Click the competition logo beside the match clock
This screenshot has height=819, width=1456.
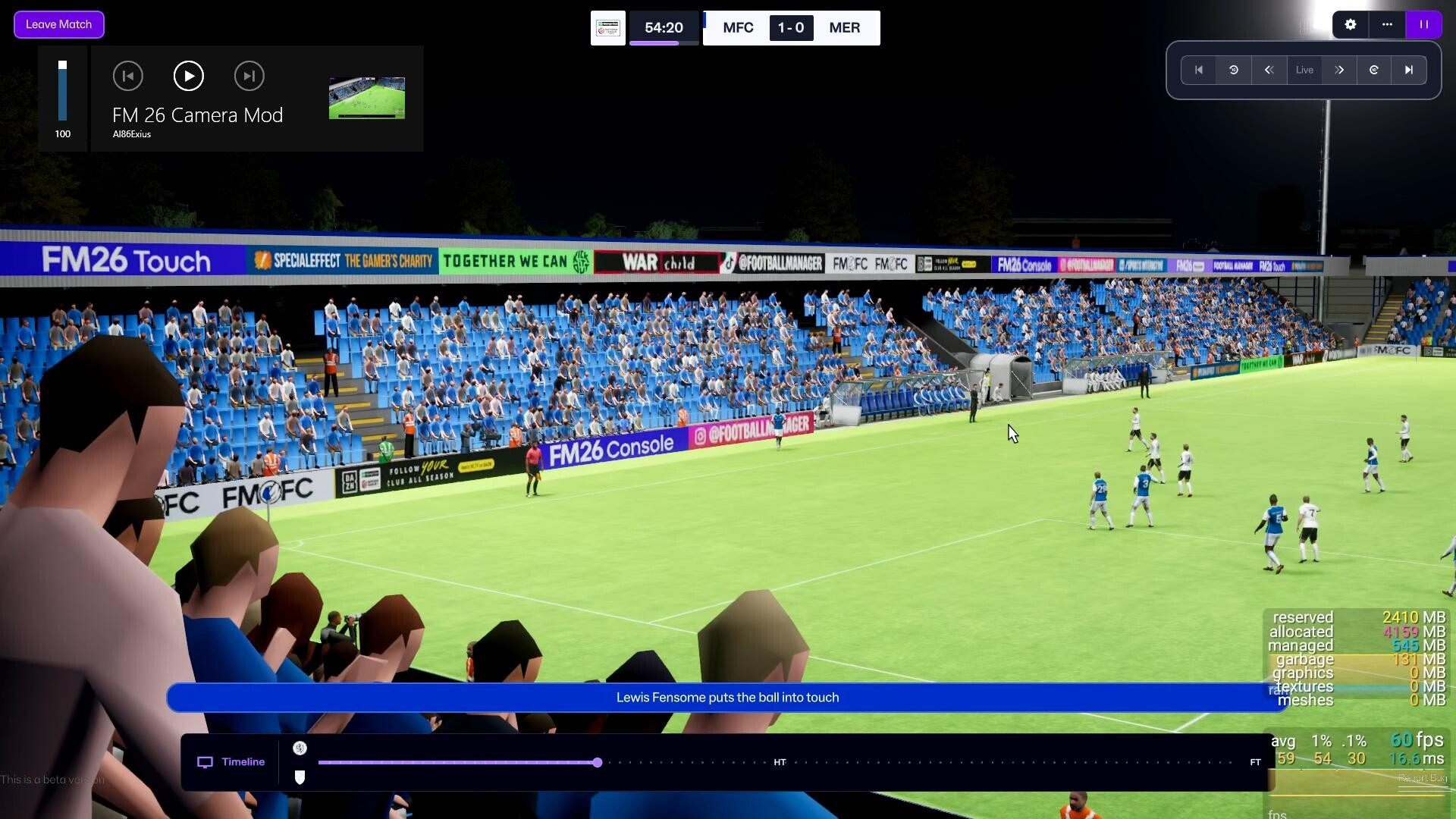[x=607, y=28]
